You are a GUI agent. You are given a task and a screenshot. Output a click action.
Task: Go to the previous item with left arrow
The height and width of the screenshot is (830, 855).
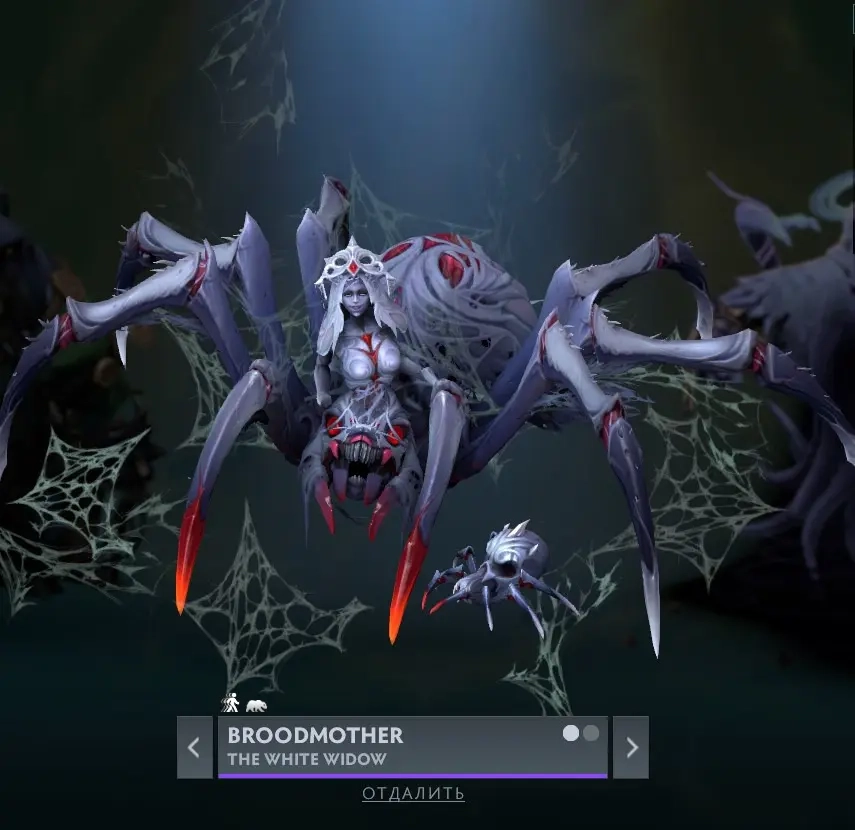pos(194,747)
